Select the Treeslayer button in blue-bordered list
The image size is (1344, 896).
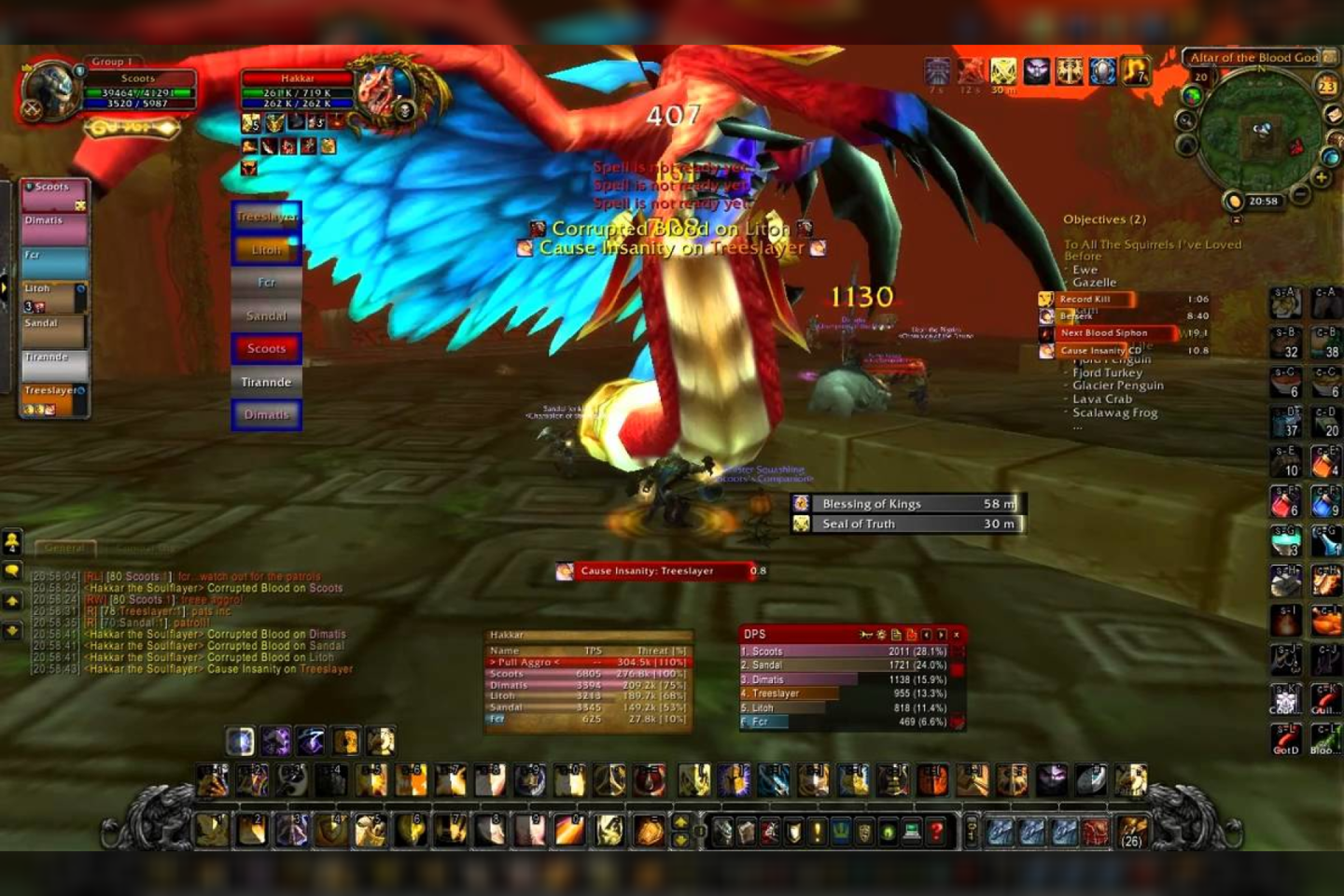[266, 217]
